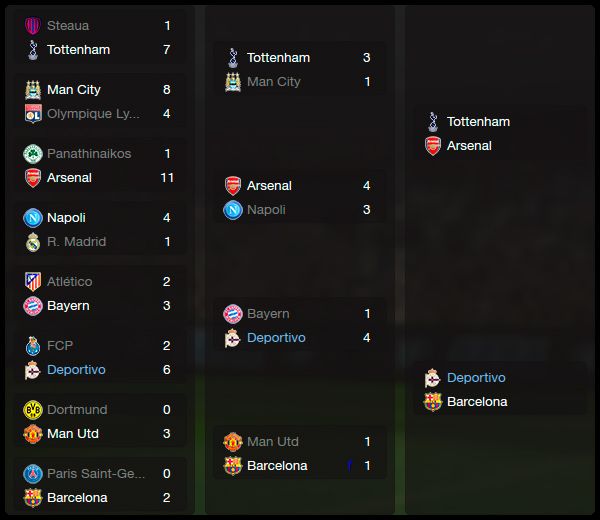
Task: Click Man City in the Olympique Ly... tie
Action: pyautogui.click(x=74, y=90)
